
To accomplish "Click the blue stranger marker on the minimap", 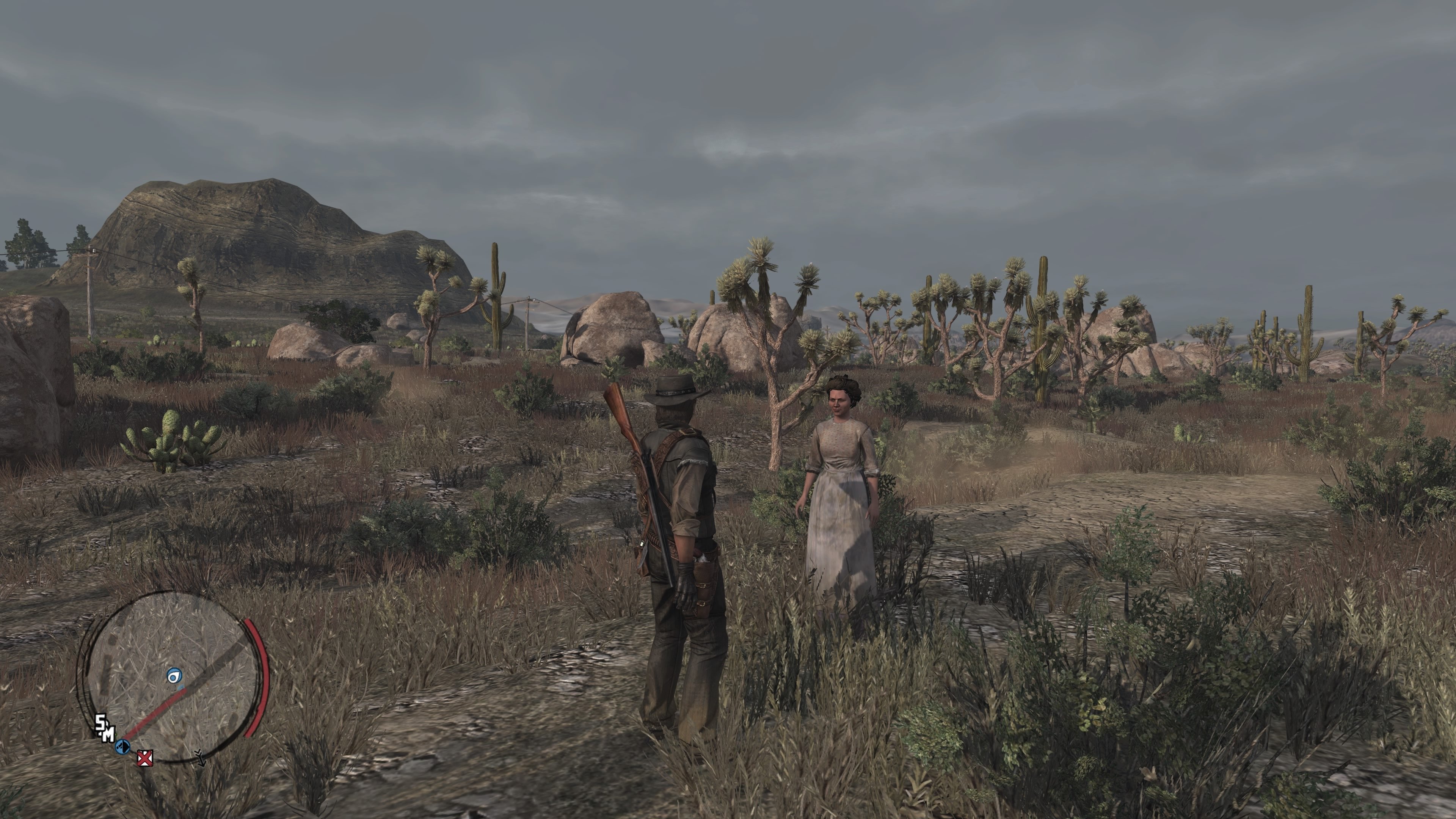I will point(174,675).
